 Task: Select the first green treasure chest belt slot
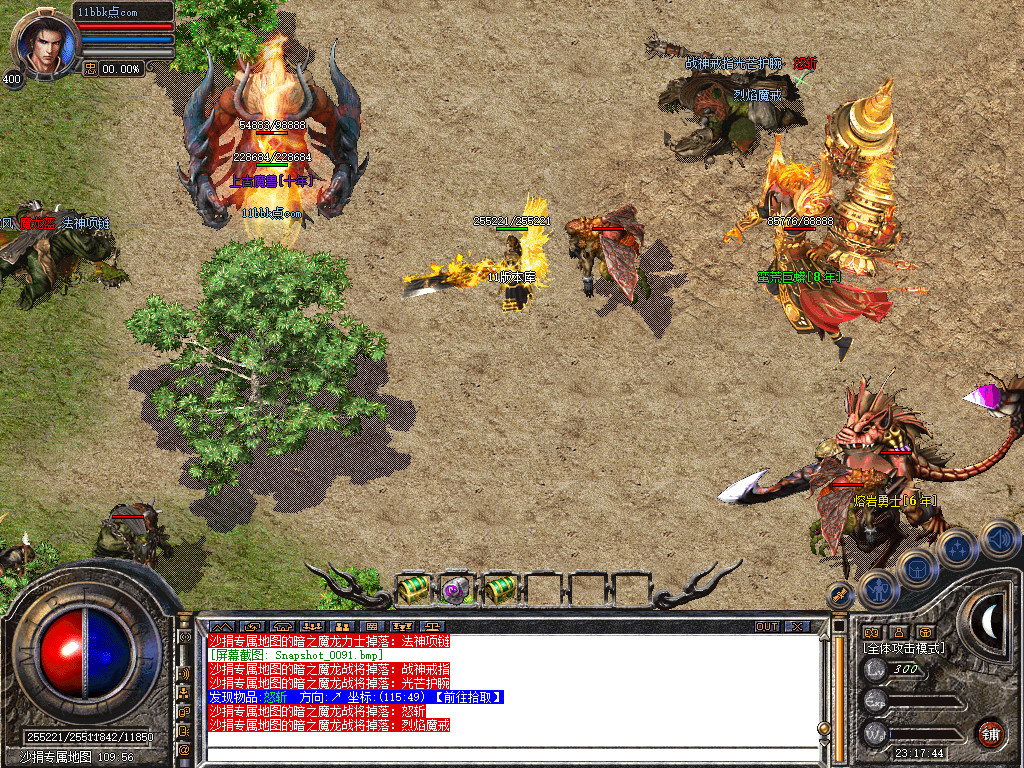tap(413, 589)
